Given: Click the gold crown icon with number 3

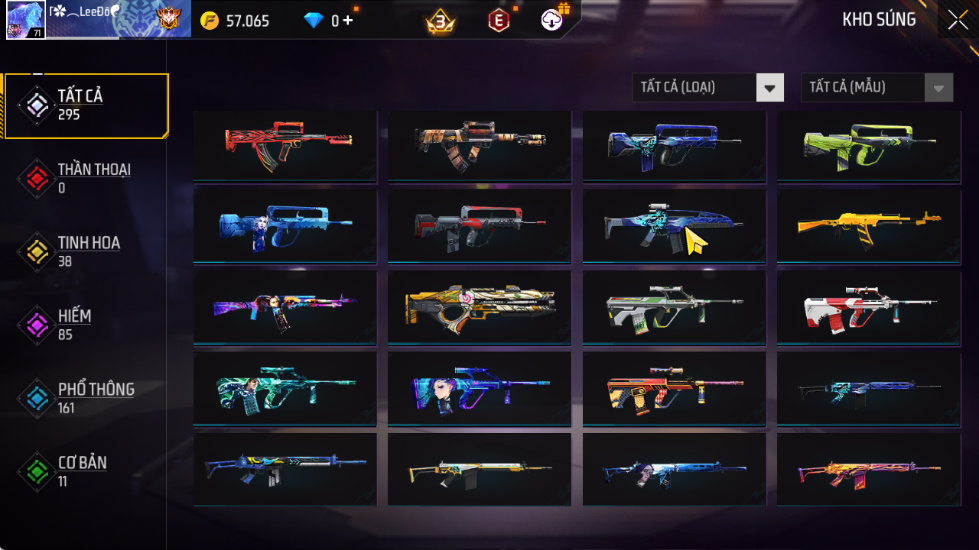Looking at the screenshot, I should pos(440,21).
